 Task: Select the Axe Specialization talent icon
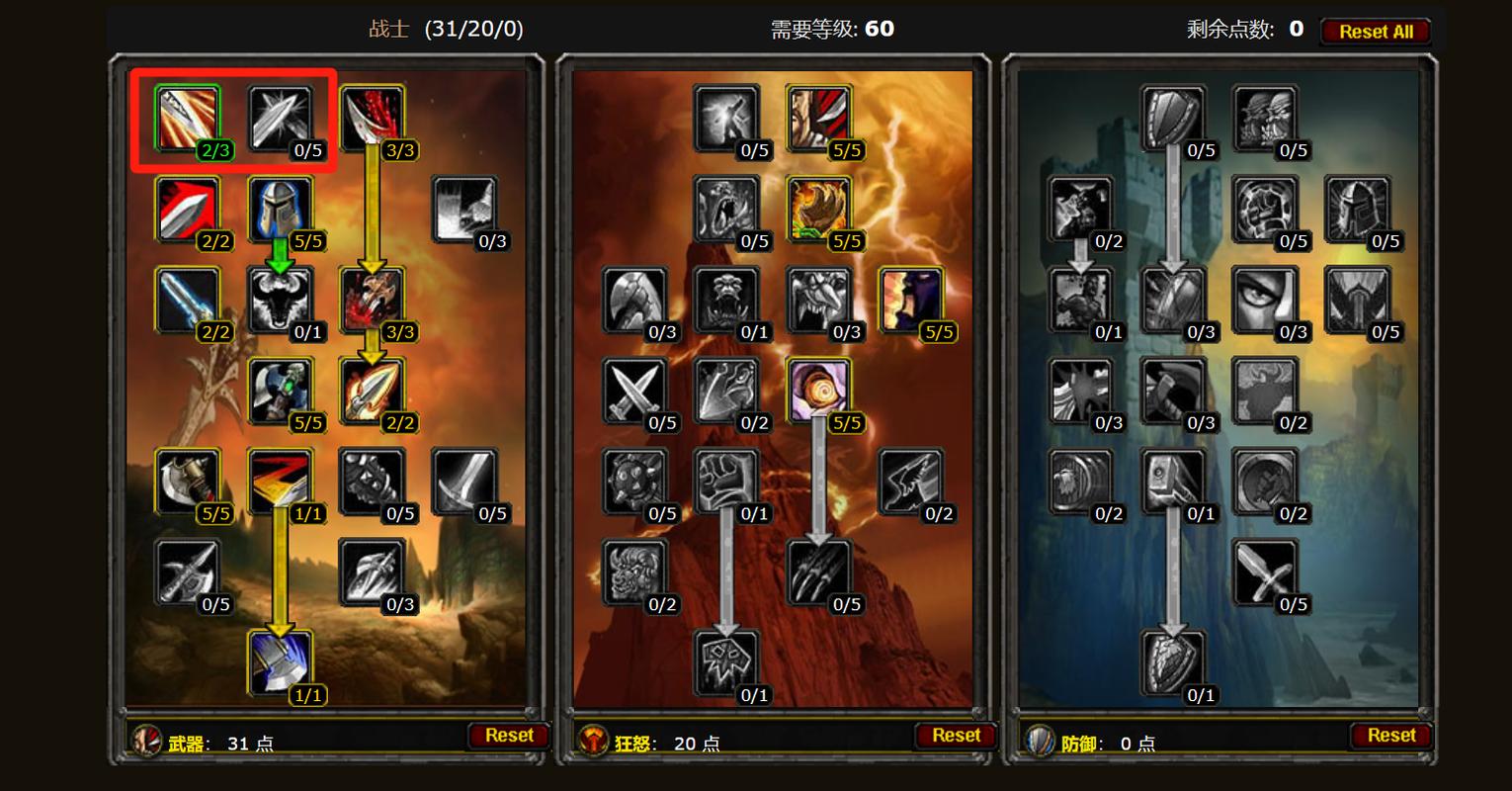click(190, 482)
